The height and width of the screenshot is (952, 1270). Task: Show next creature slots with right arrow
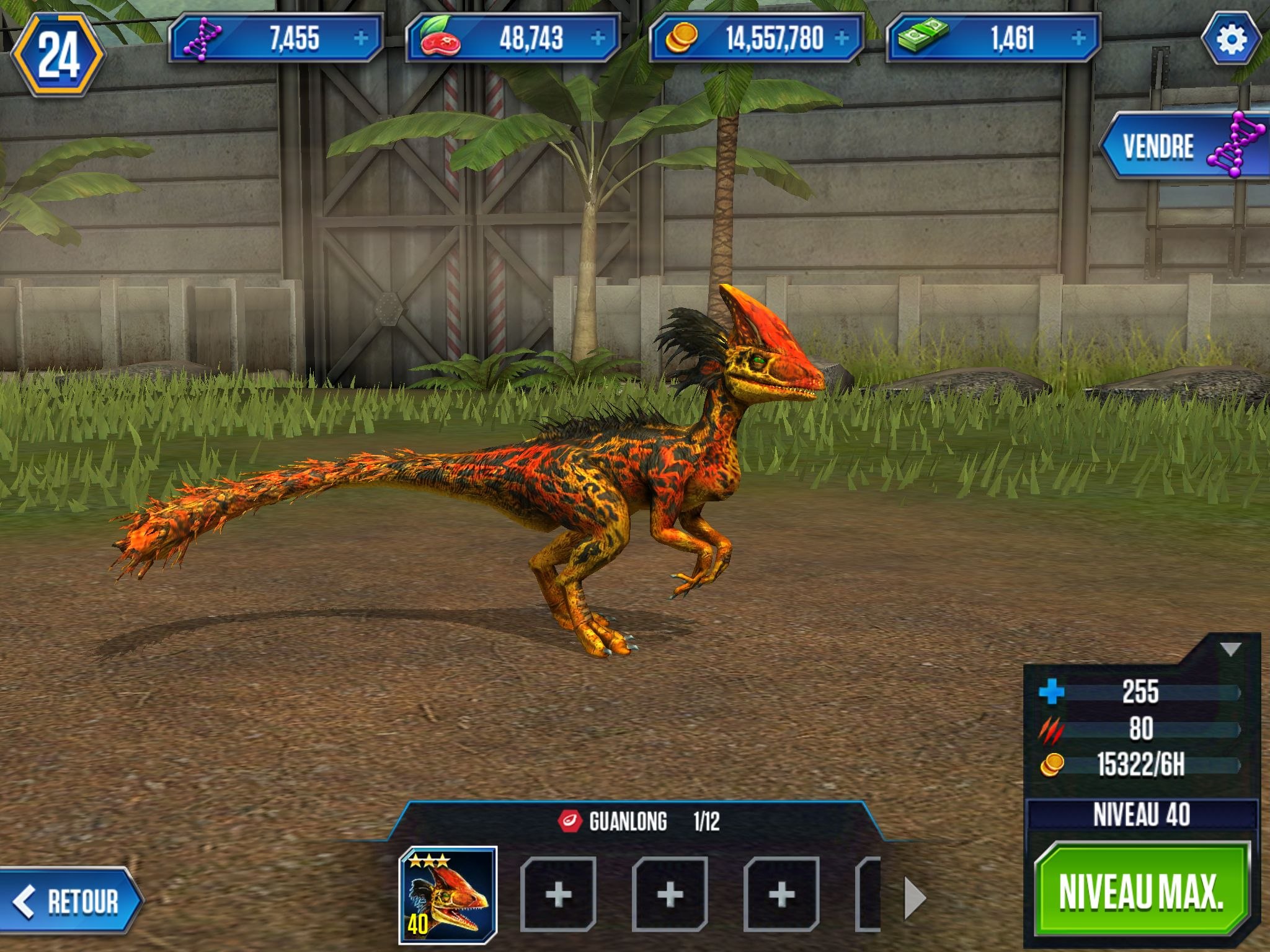(x=915, y=897)
